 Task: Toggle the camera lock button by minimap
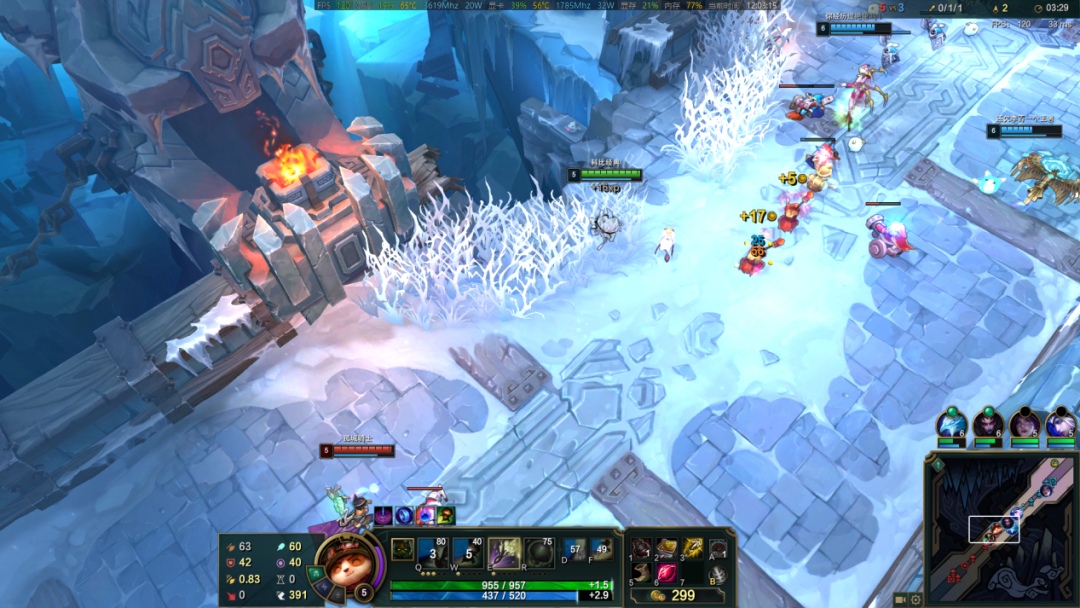pyautogui.click(x=900, y=599)
